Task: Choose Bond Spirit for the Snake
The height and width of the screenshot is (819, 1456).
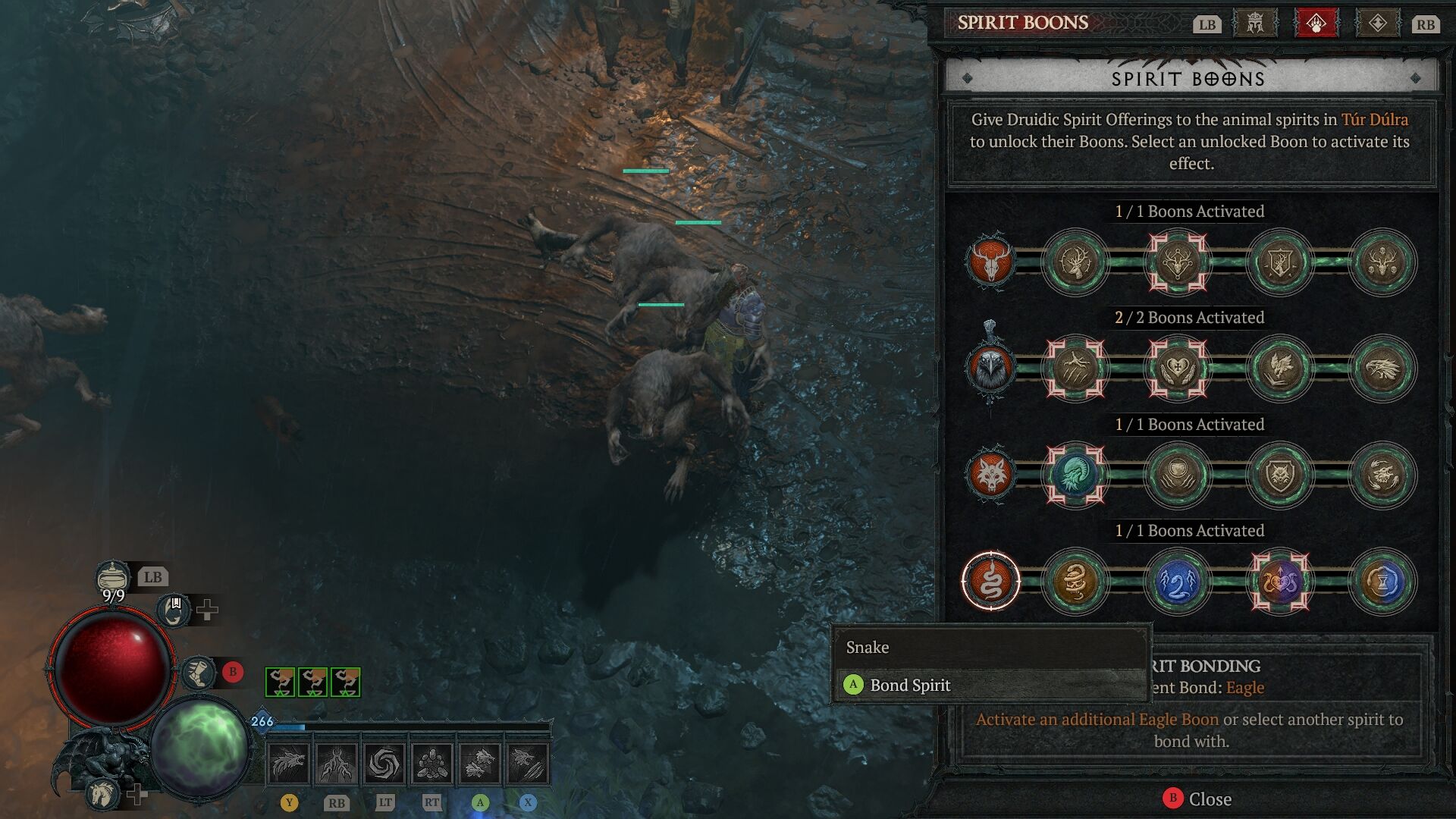Action: click(x=909, y=685)
